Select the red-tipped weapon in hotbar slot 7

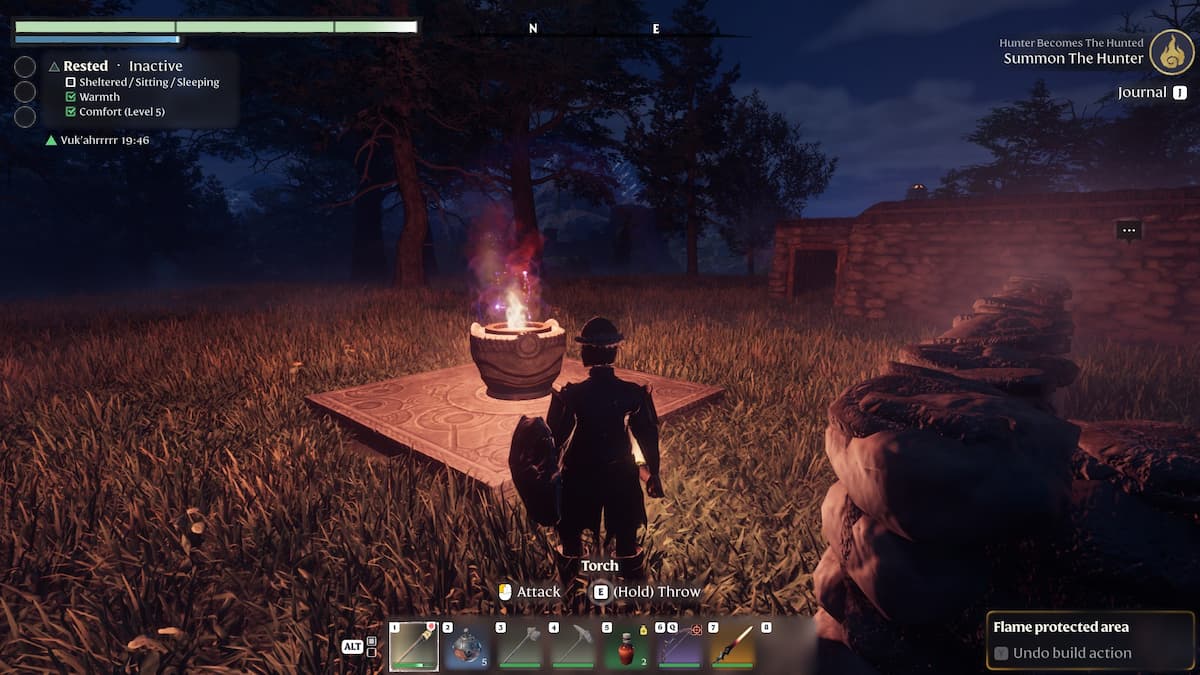[x=732, y=646]
